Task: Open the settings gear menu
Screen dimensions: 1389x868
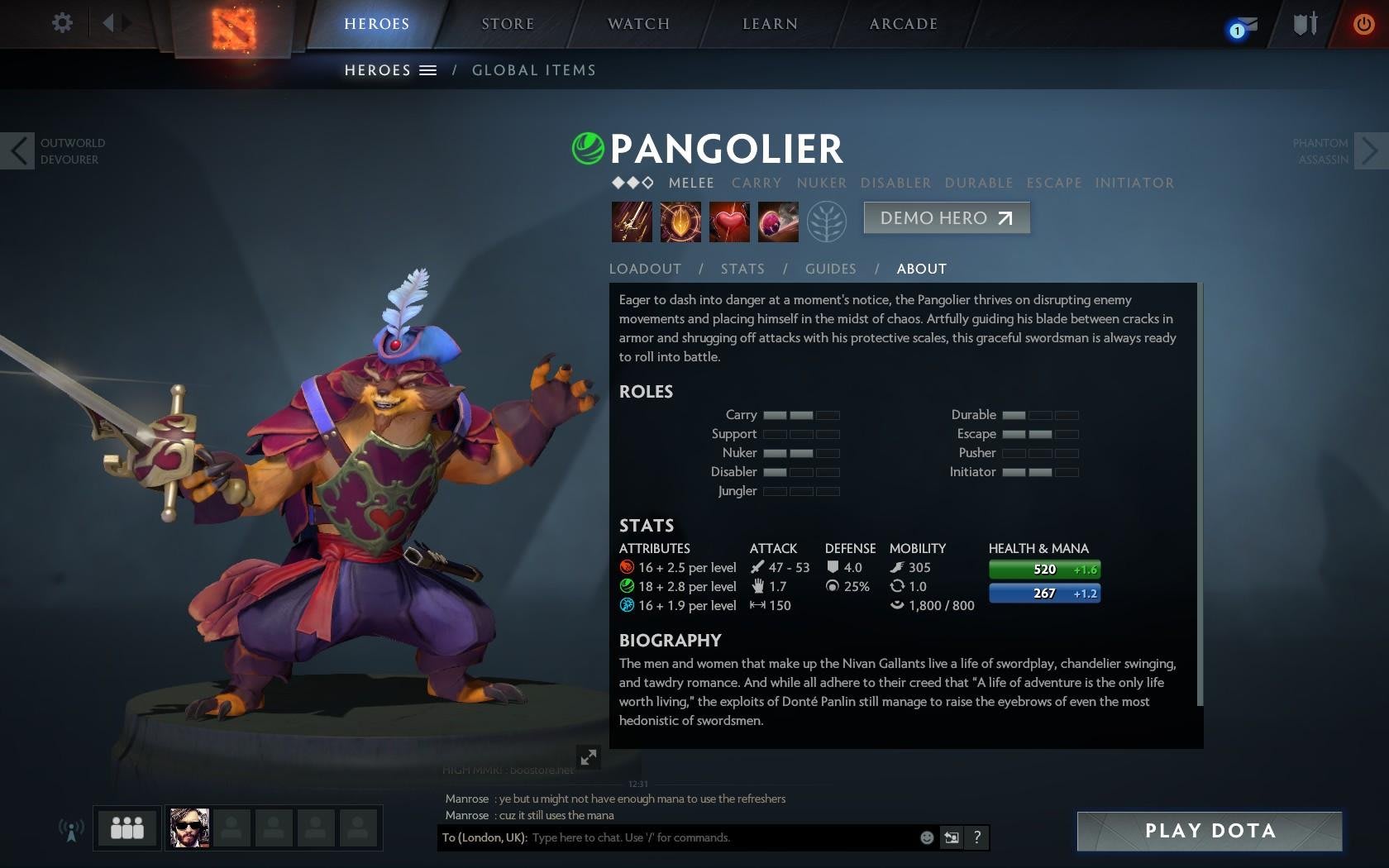Action: [62, 22]
